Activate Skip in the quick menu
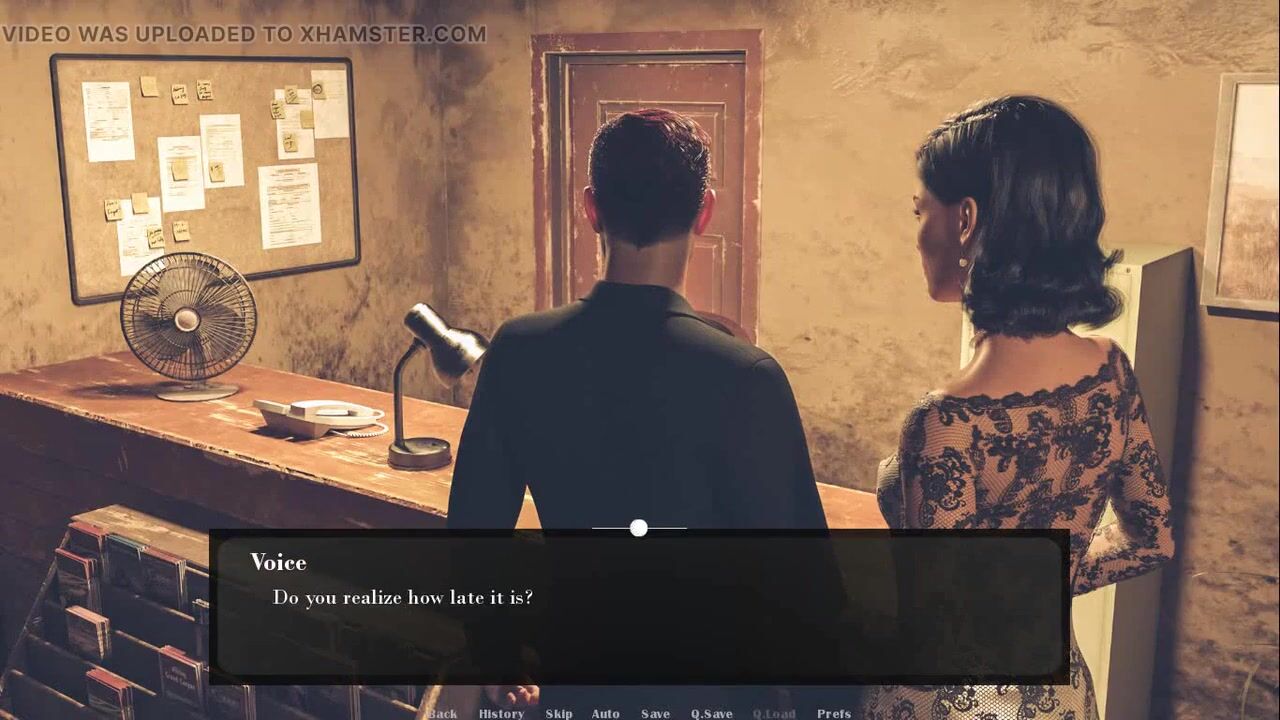1280x720 pixels. pos(559,713)
